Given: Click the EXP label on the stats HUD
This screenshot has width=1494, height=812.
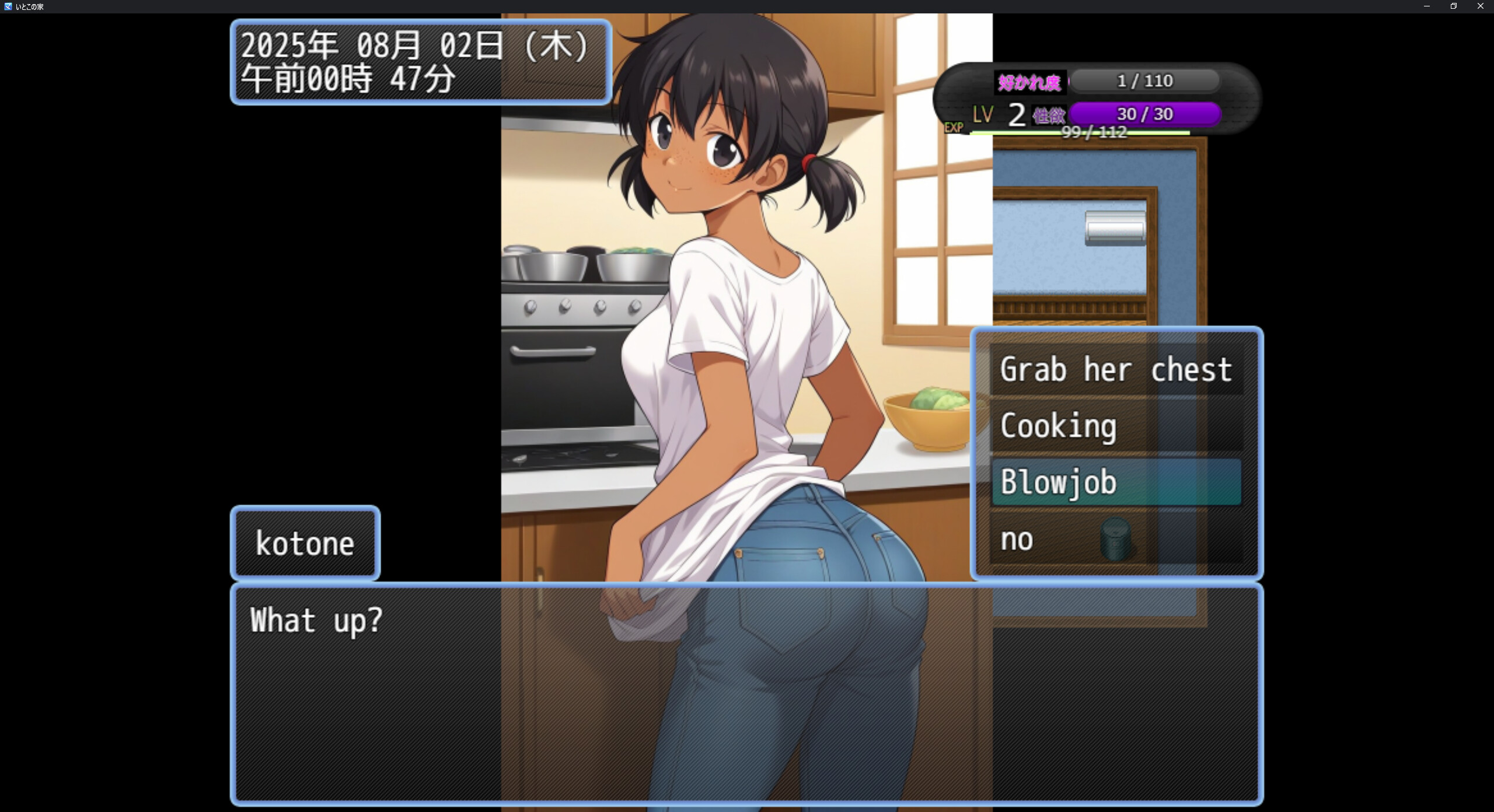Looking at the screenshot, I should pos(954,127).
